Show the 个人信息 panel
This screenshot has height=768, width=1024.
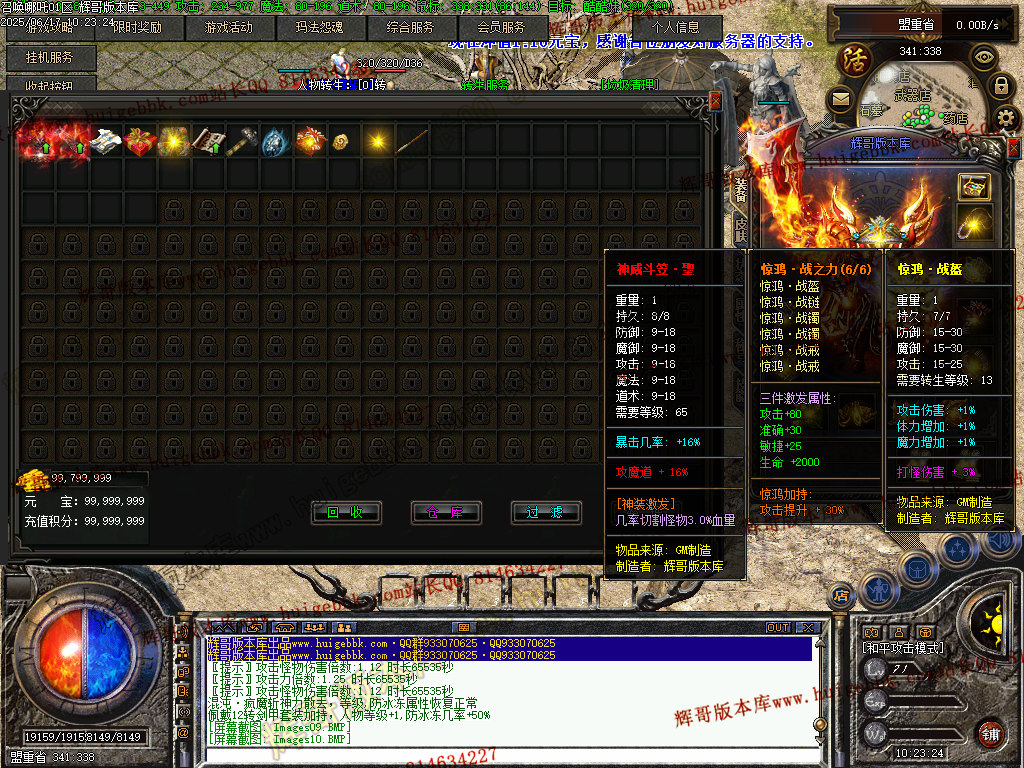679,28
